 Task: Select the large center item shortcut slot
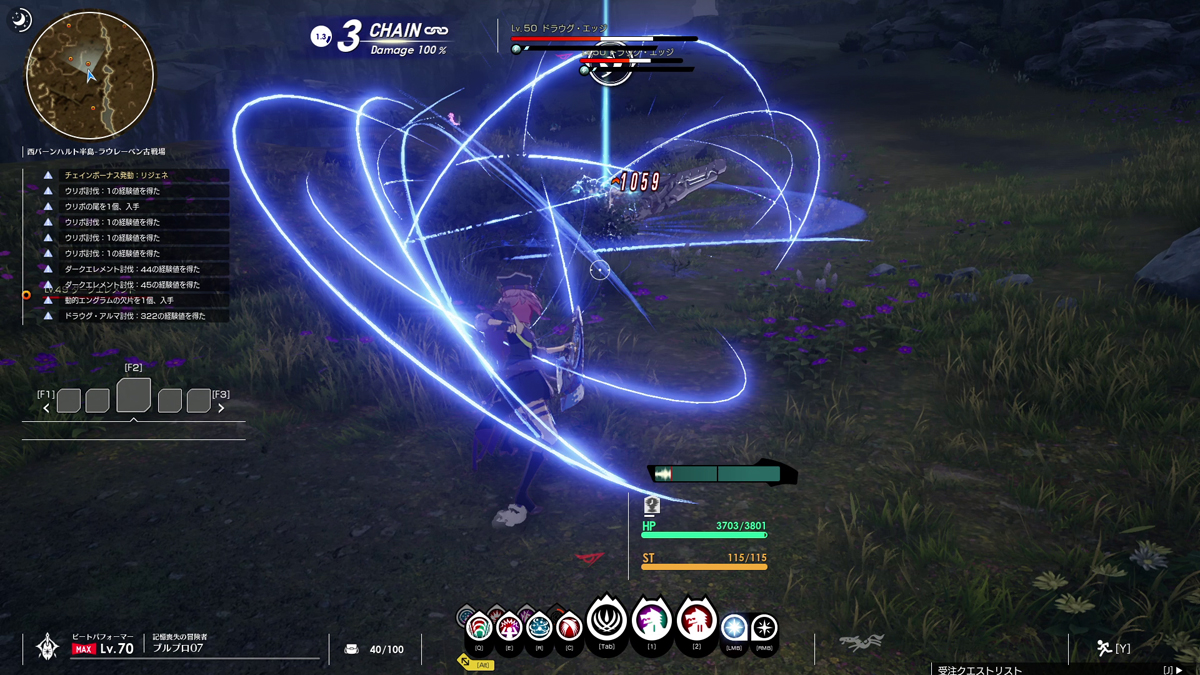coord(133,395)
